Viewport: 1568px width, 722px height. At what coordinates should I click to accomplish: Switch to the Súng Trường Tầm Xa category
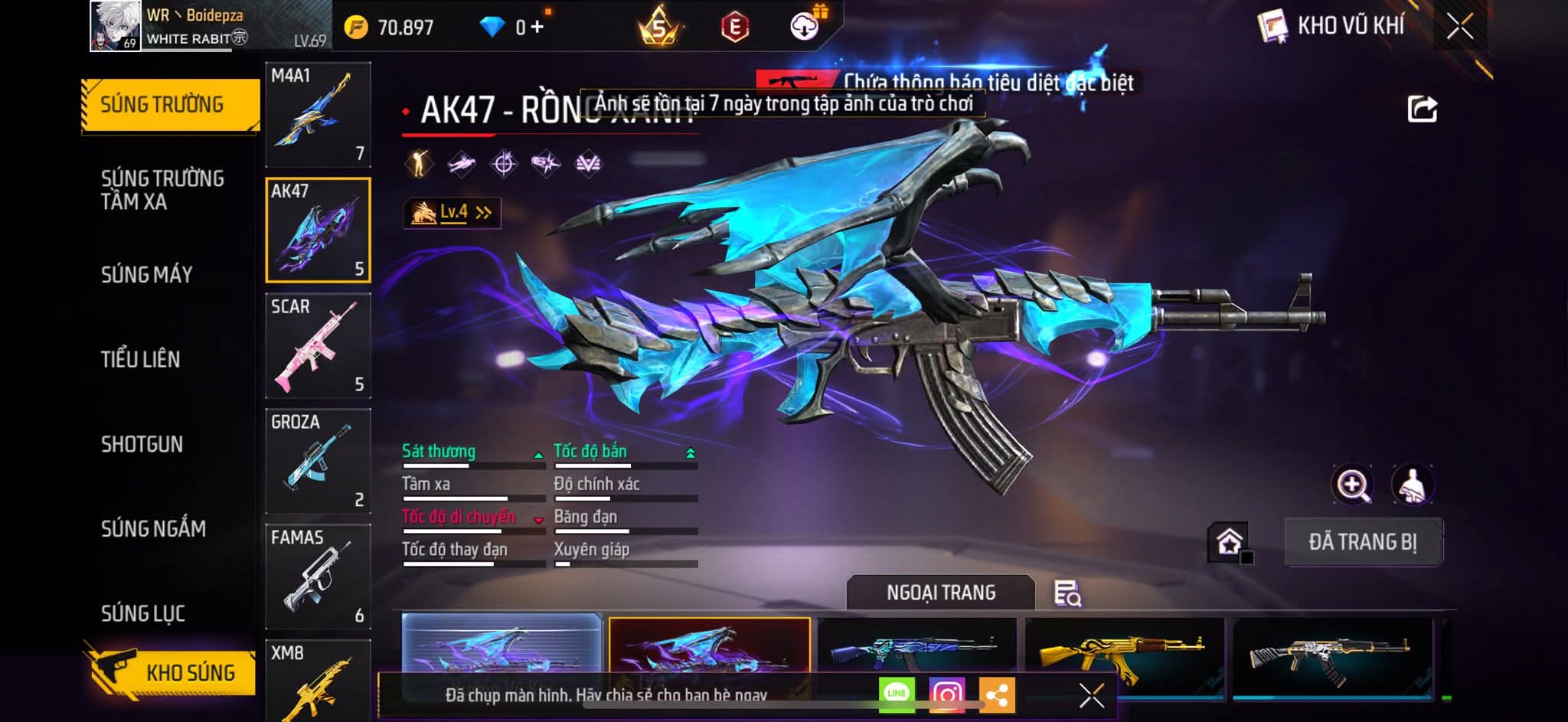tap(162, 190)
